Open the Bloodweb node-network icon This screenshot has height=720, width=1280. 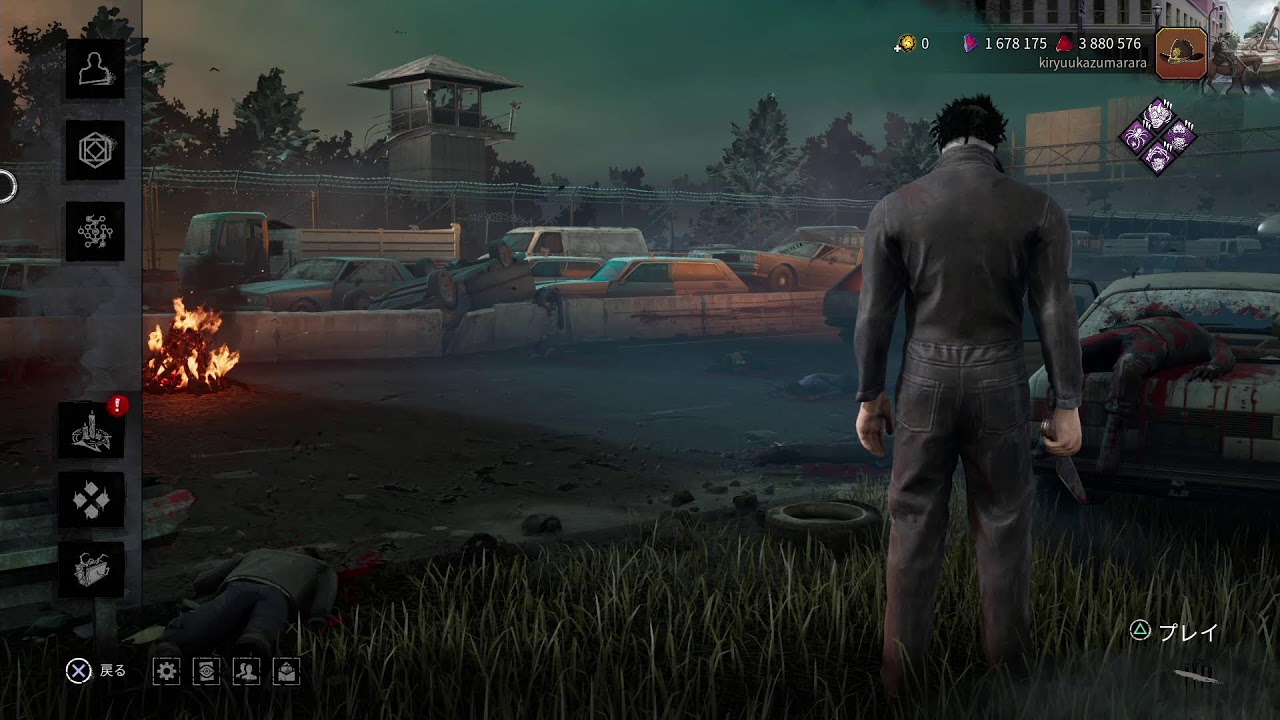pyautogui.click(x=95, y=231)
